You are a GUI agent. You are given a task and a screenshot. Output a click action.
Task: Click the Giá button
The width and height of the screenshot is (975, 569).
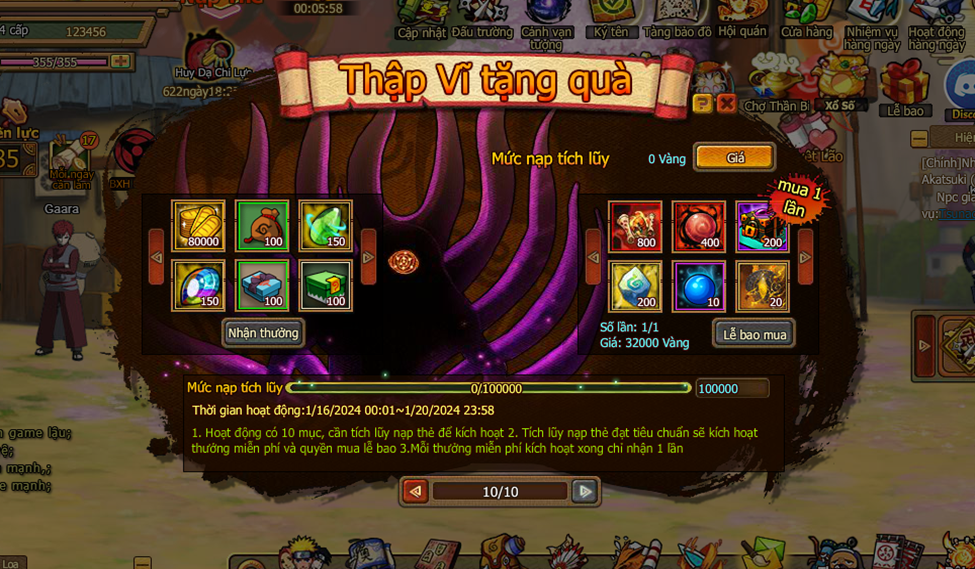(x=735, y=158)
